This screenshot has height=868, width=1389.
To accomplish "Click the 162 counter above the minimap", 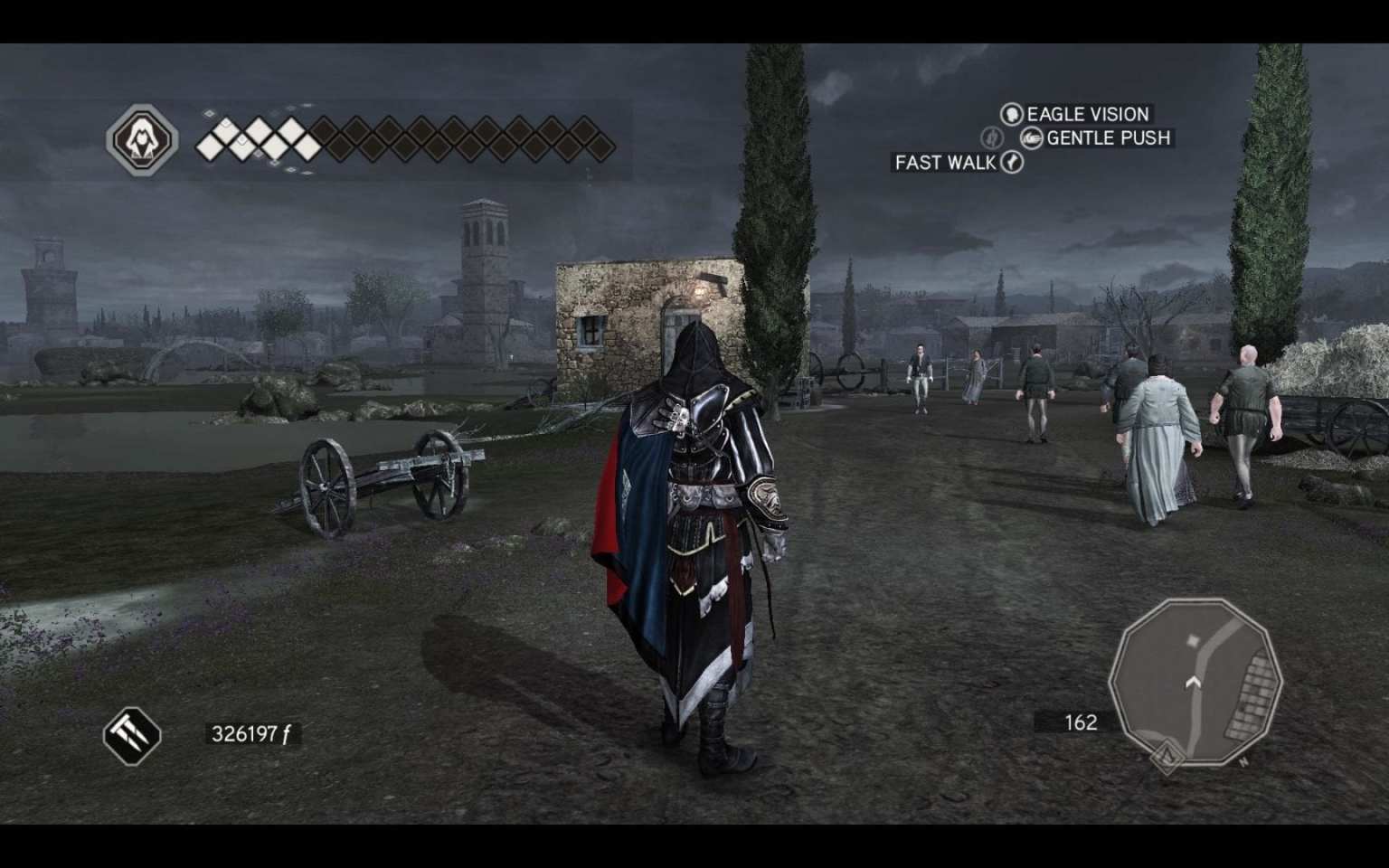I will coord(1080,722).
